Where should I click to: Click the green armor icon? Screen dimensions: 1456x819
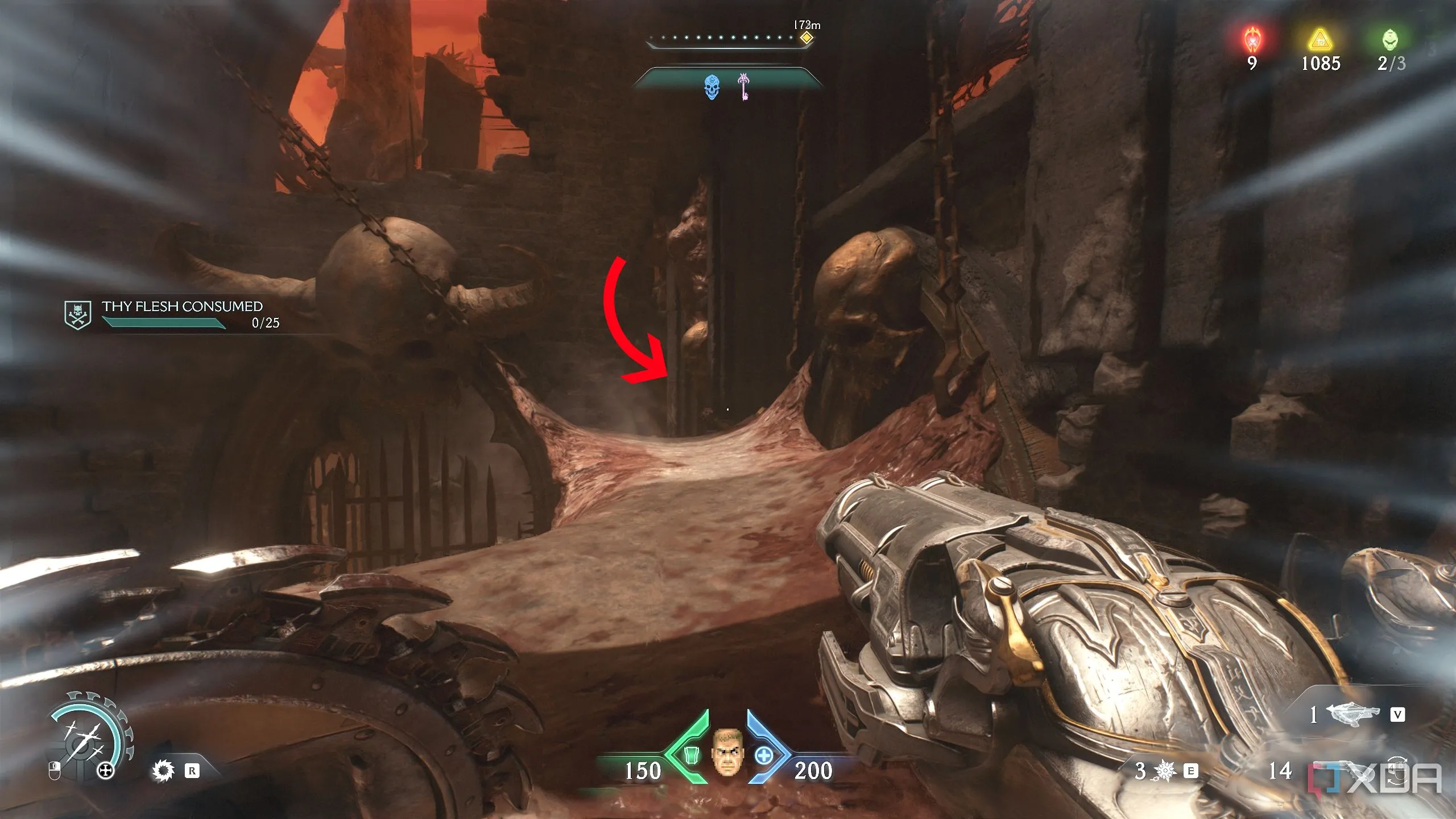692,755
